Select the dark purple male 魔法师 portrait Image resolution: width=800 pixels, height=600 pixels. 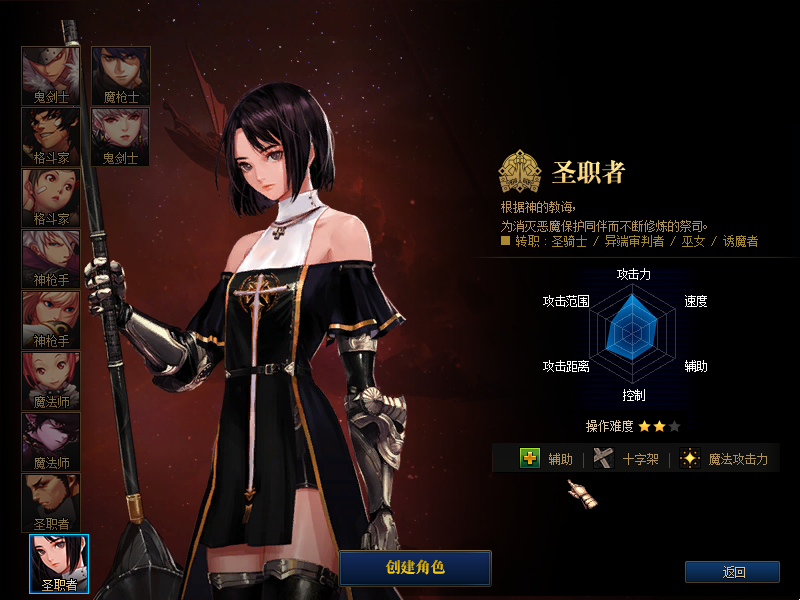click(50, 441)
